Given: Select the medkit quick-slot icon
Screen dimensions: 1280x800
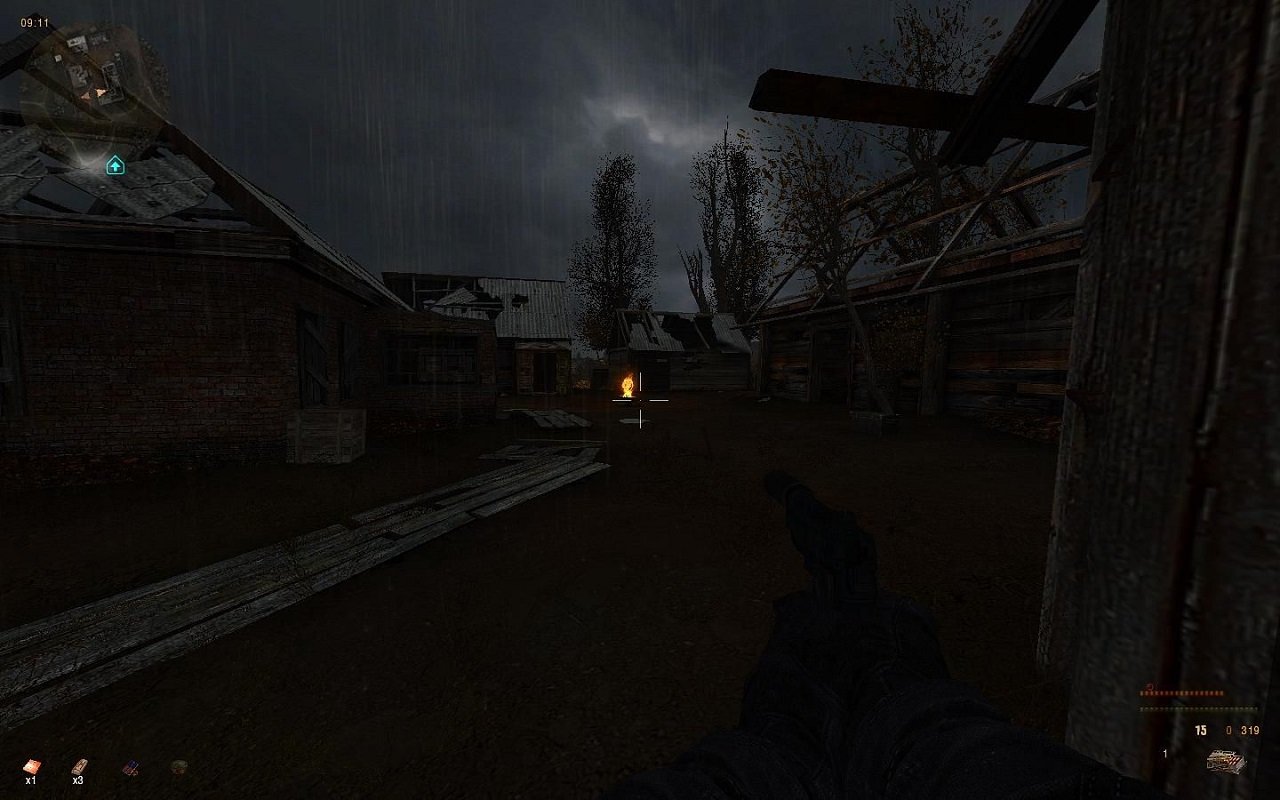Looking at the screenshot, I should coord(33,766).
